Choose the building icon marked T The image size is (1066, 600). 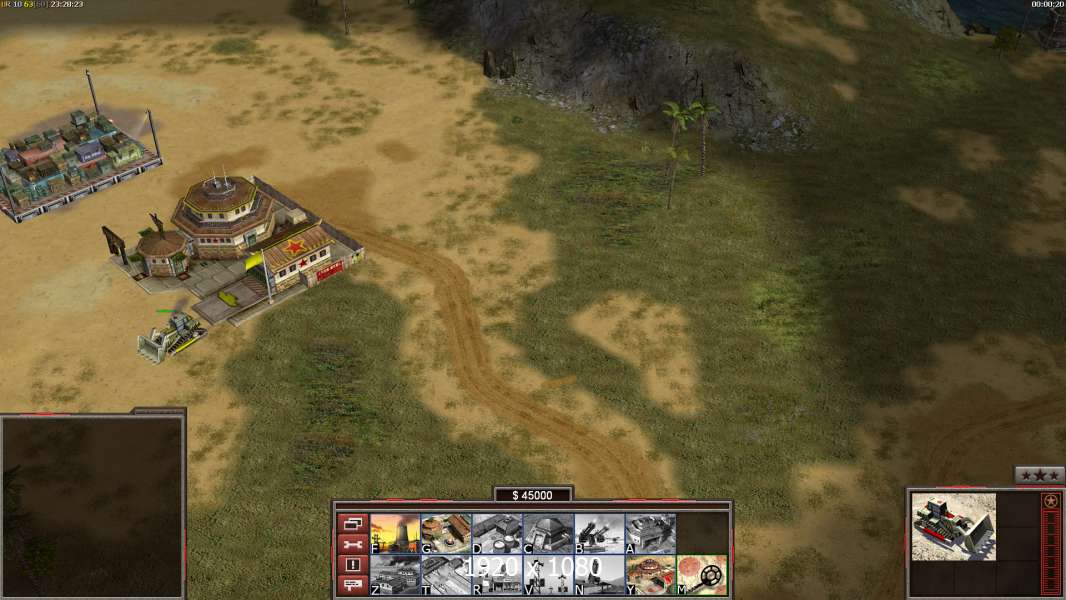(x=446, y=575)
